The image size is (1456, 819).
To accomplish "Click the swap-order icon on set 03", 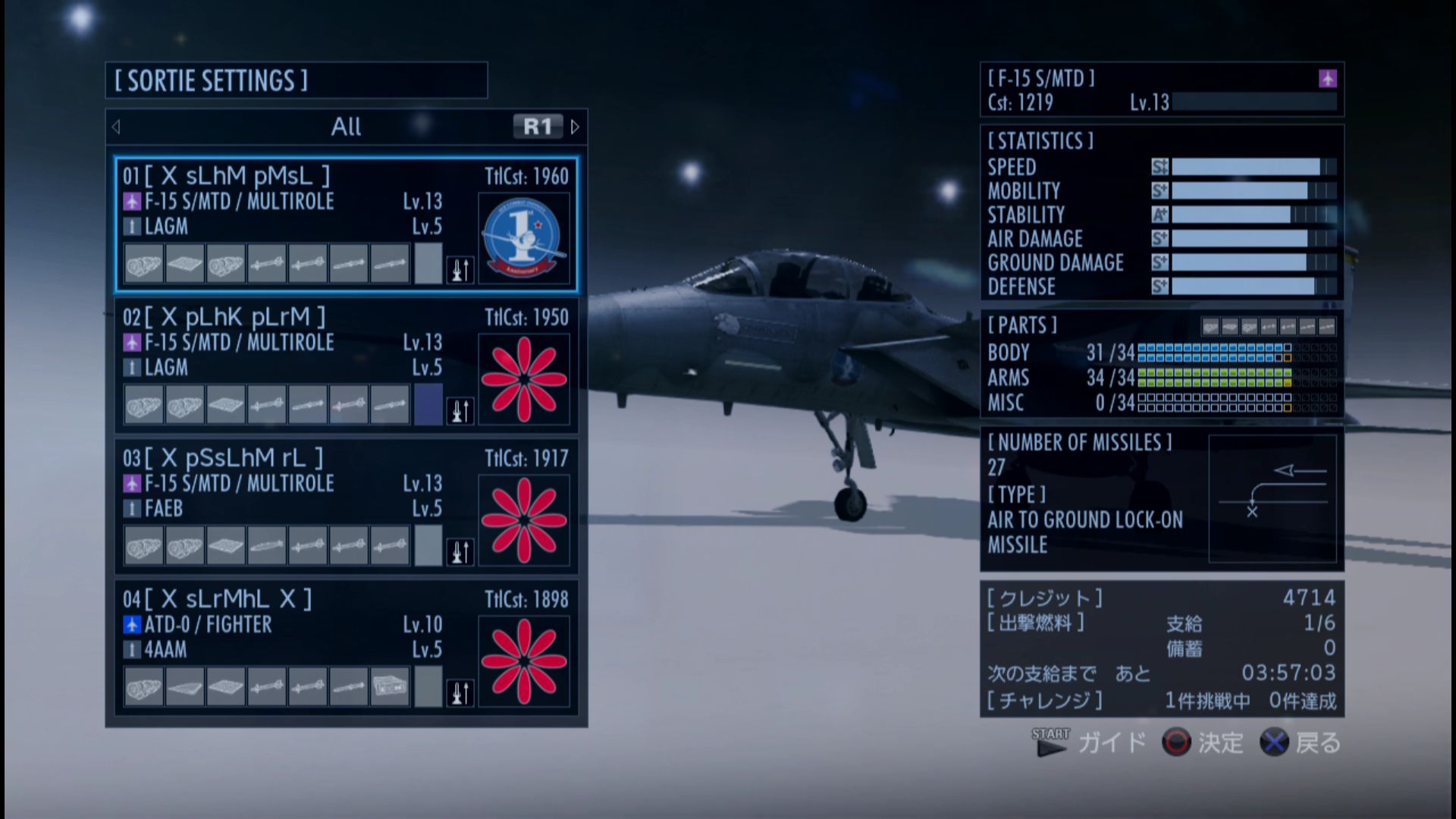I will click(x=460, y=551).
